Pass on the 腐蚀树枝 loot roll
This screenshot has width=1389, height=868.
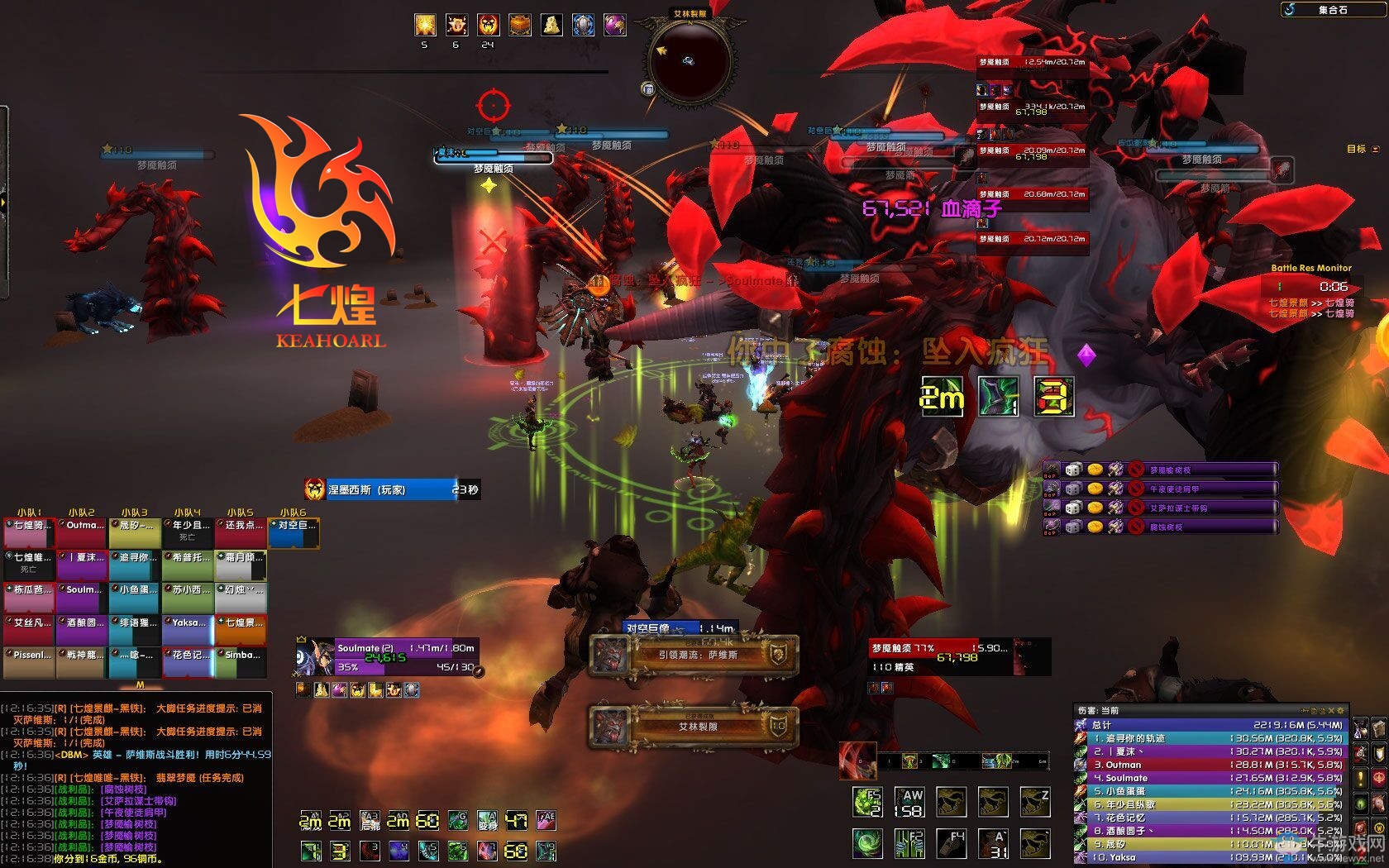pyautogui.click(x=1137, y=527)
